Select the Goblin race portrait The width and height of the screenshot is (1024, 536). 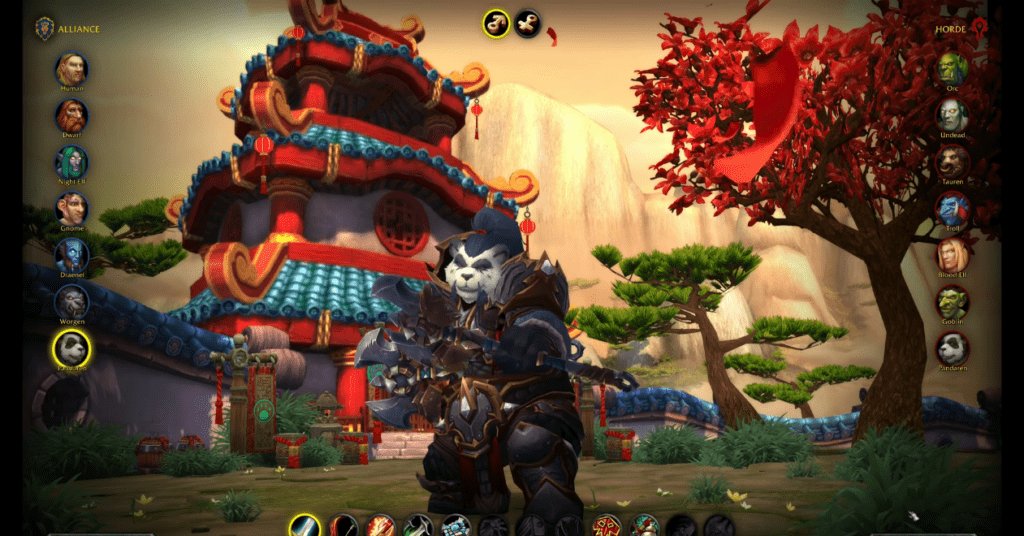pyautogui.click(x=952, y=301)
